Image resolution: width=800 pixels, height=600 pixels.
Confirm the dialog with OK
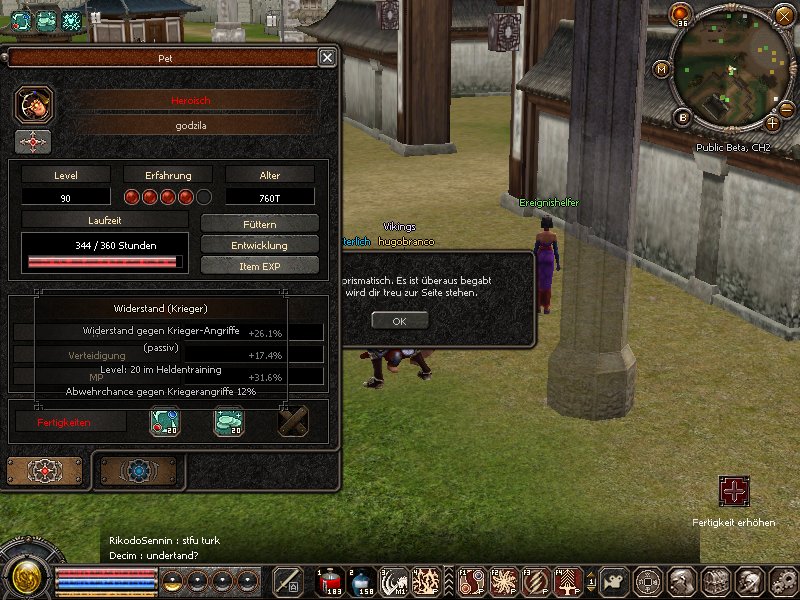click(x=399, y=321)
